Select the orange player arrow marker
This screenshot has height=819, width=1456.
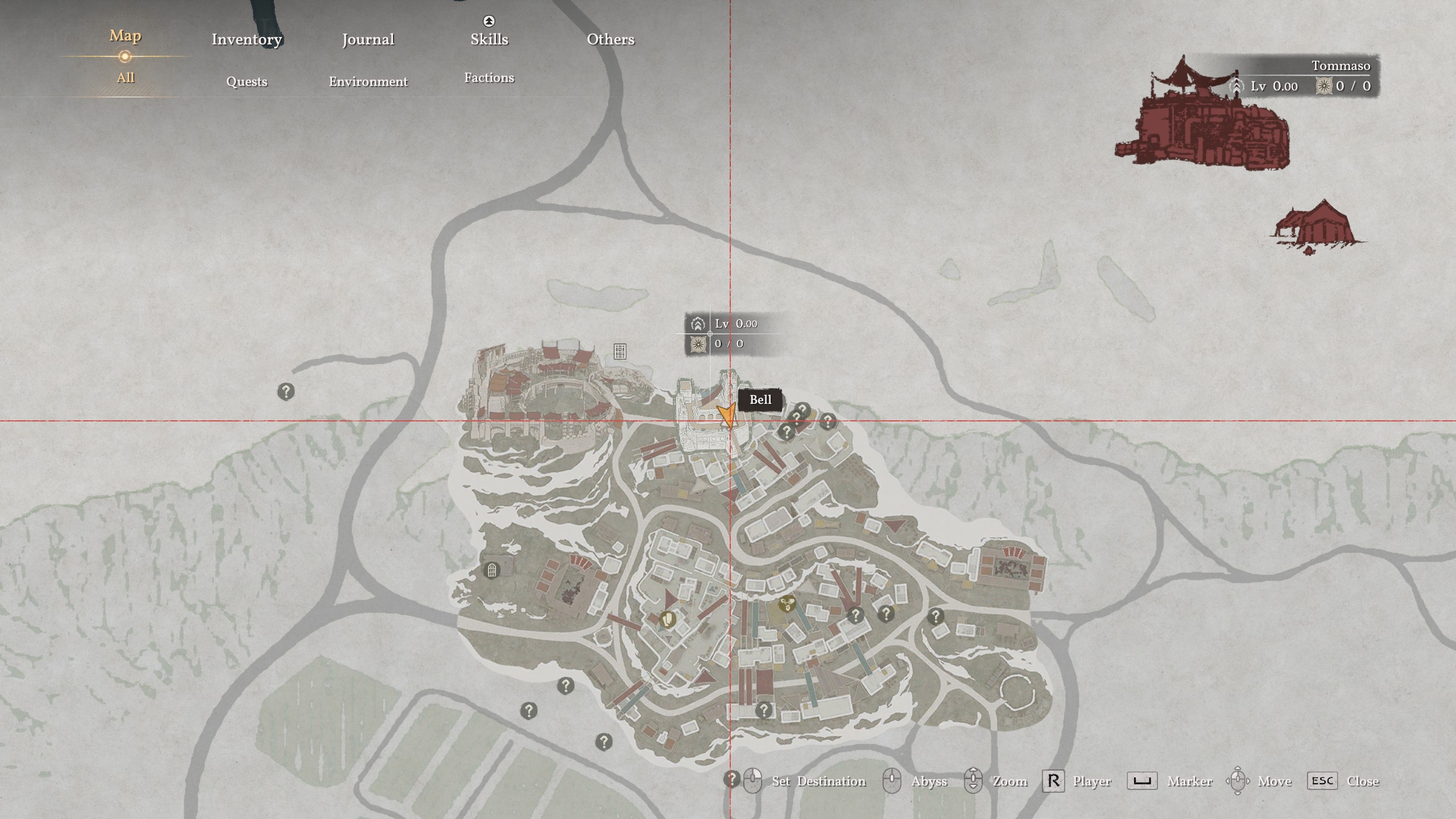click(x=726, y=415)
